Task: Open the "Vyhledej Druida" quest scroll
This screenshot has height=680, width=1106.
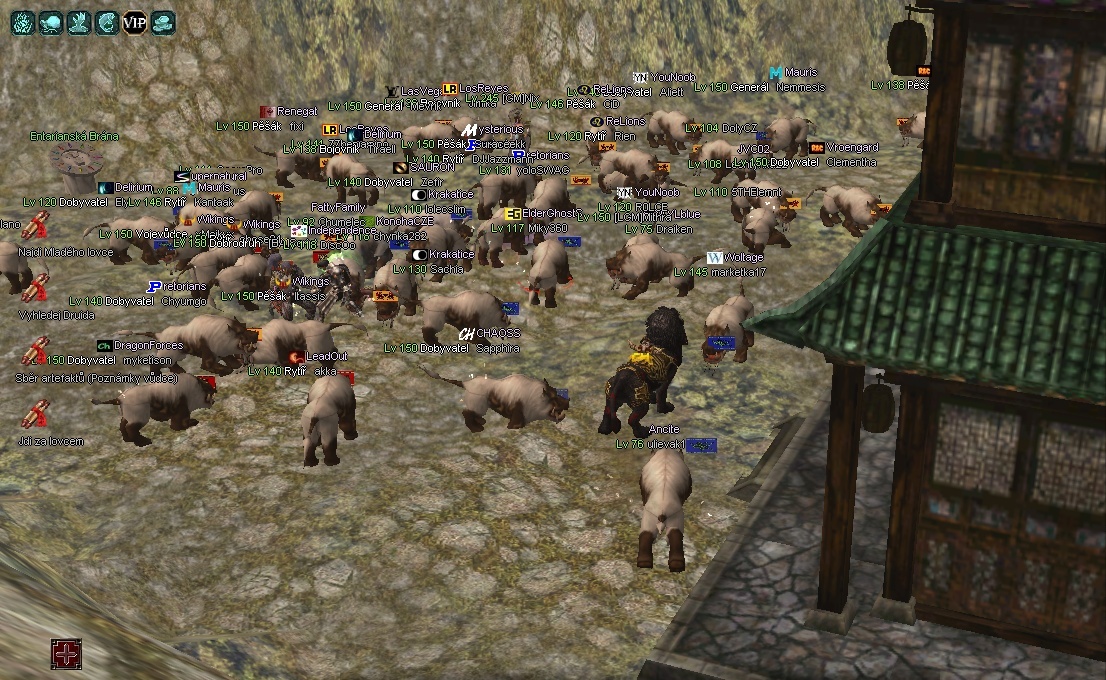Action: (36, 288)
